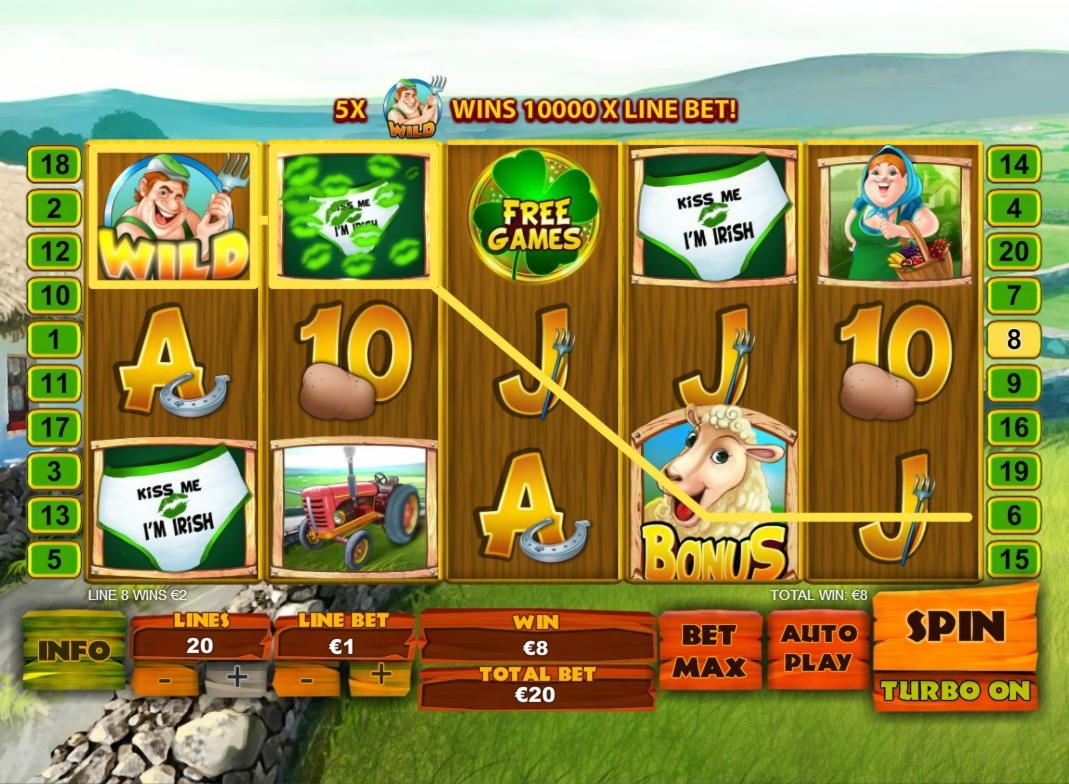1069x784 pixels.
Task: Select payline number 10
Action: (53, 295)
